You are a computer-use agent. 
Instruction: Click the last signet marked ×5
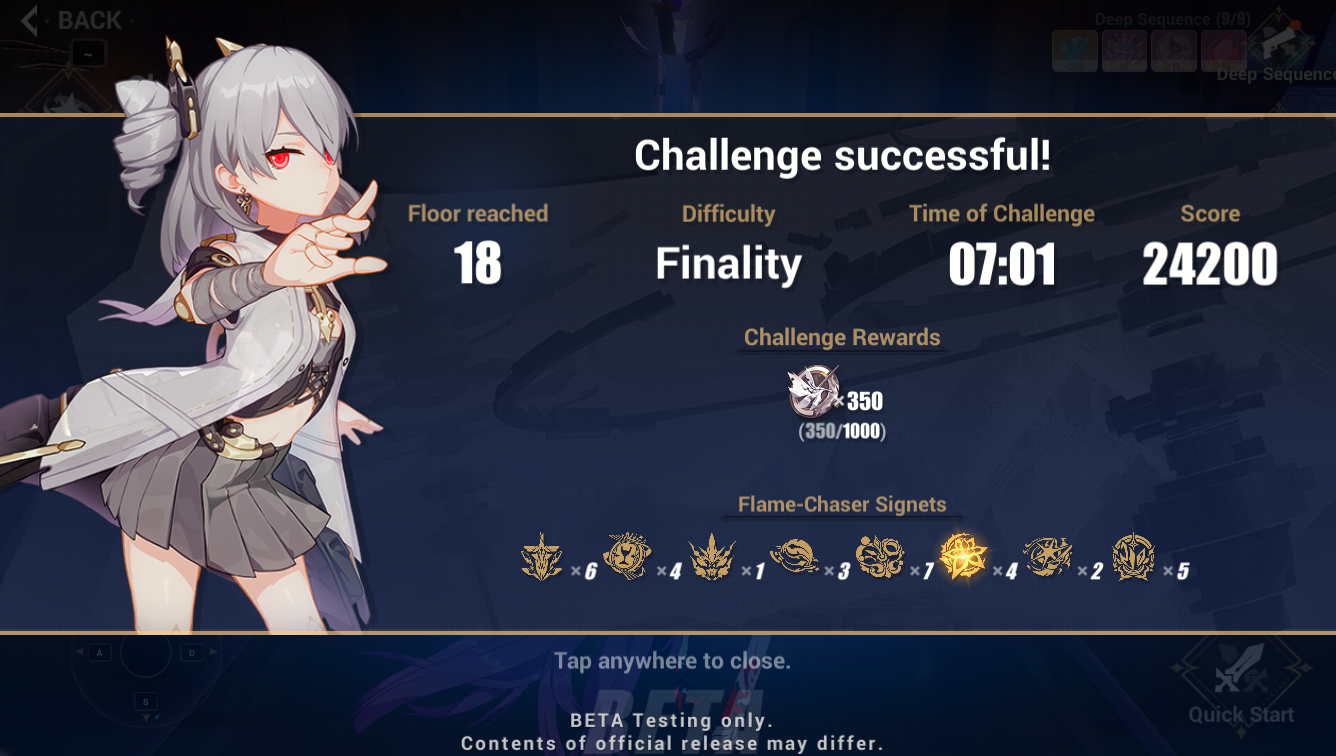point(1134,558)
